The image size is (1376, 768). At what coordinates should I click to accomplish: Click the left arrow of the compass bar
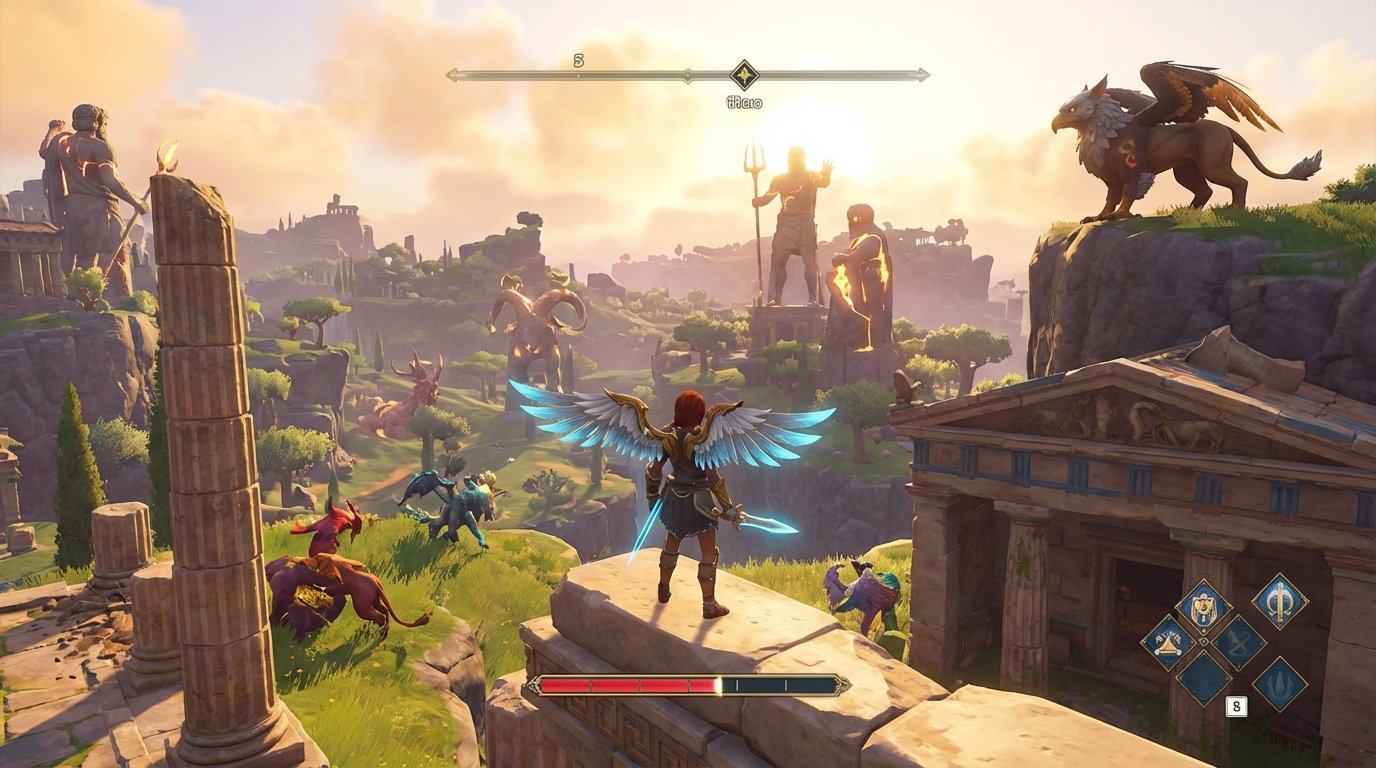pos(453,73)
